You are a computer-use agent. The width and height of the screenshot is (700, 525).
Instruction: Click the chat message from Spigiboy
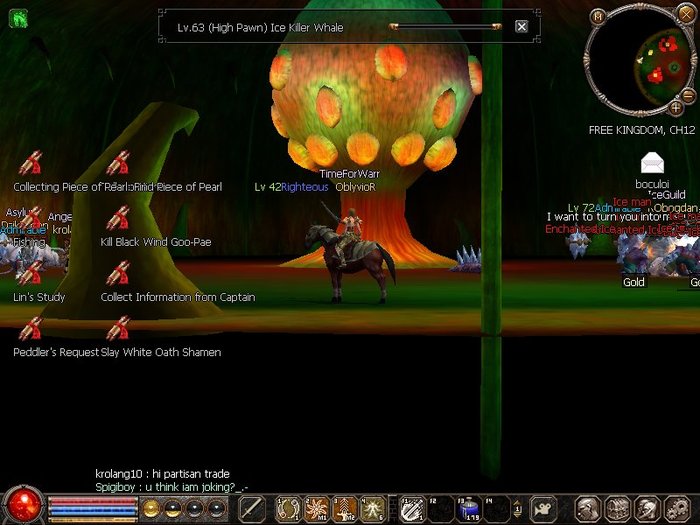[x=171, y=487]
